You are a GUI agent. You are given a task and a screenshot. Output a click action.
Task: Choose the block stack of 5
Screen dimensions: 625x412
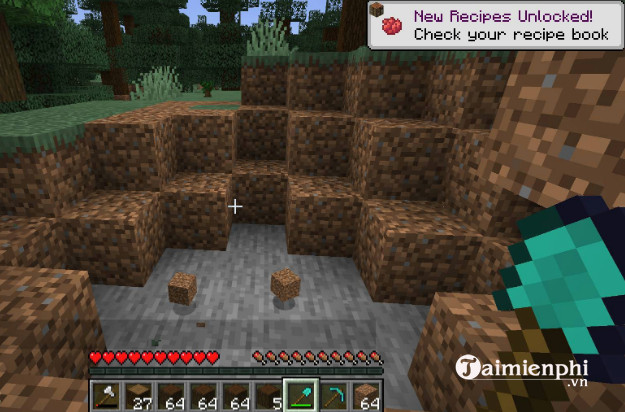pyautogui.click(x=268, y=394)
